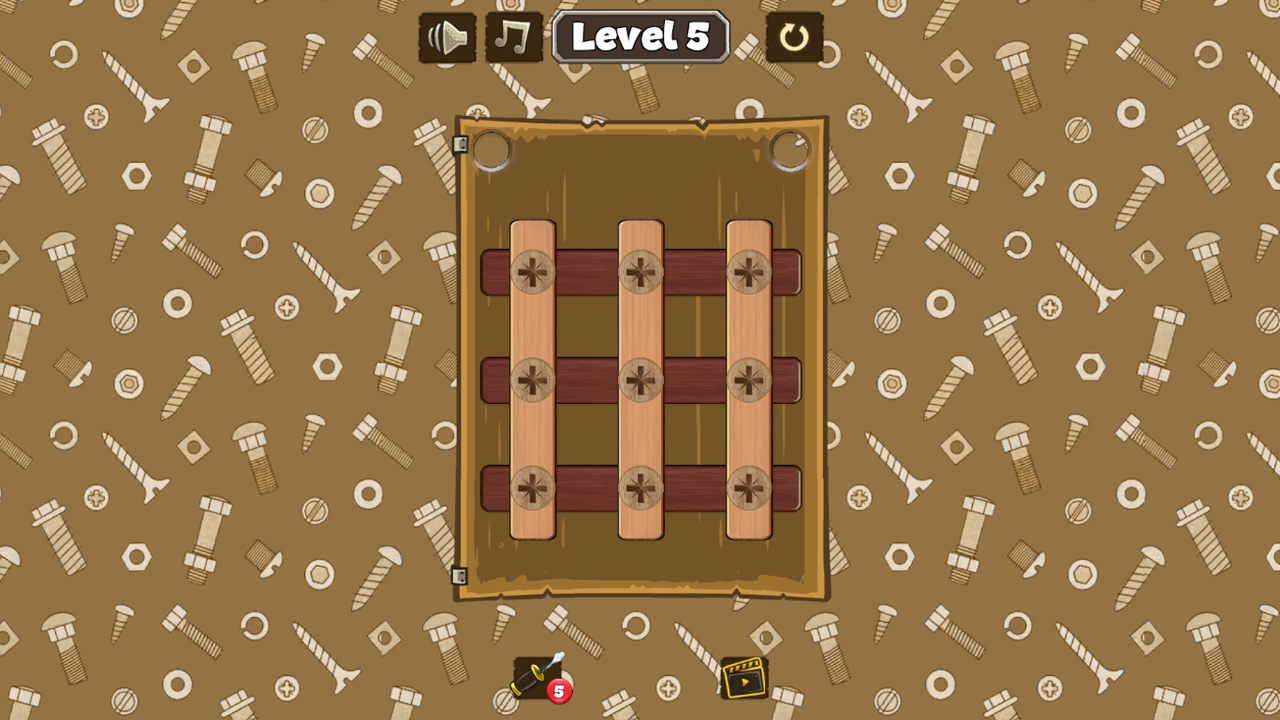
Task: Toggle the background music off
Action: (511, 38)
